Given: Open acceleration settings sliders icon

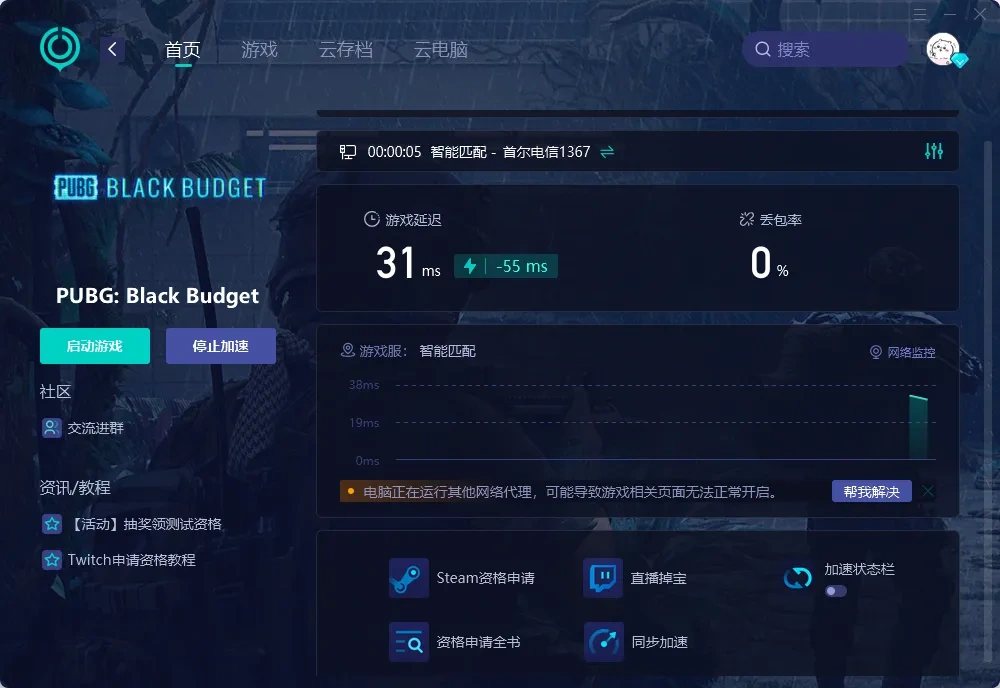Looking at the screenshot, I should point(934,151).
